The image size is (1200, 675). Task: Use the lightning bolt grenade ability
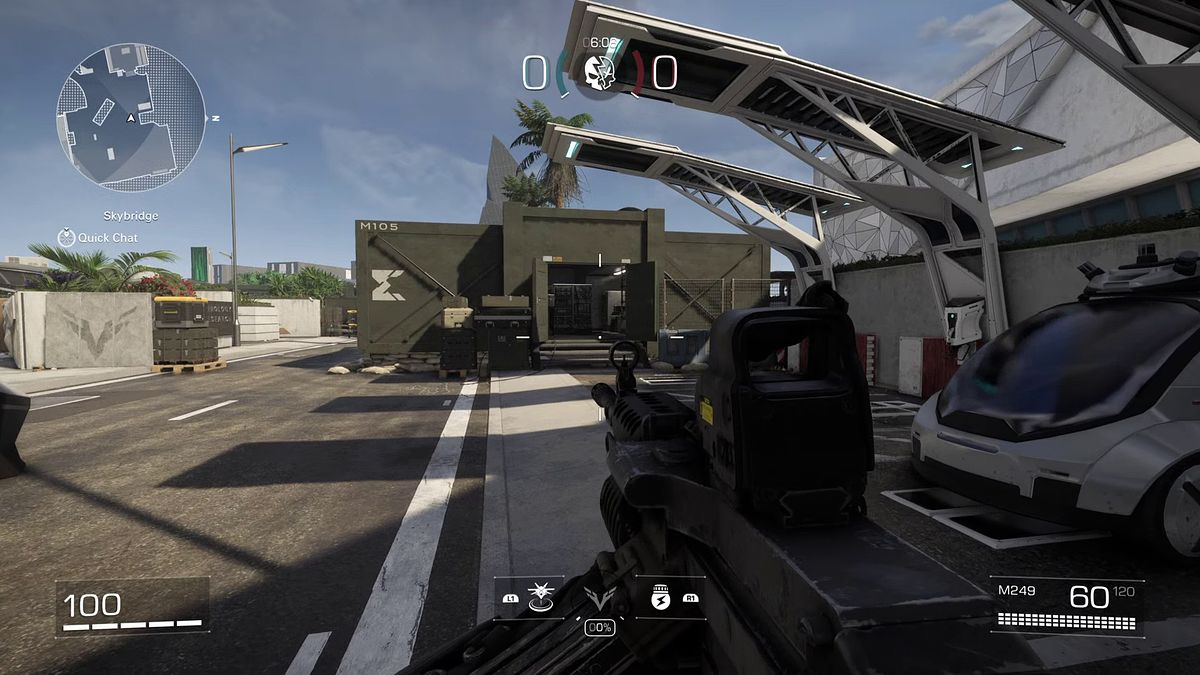tap(660, 597)
